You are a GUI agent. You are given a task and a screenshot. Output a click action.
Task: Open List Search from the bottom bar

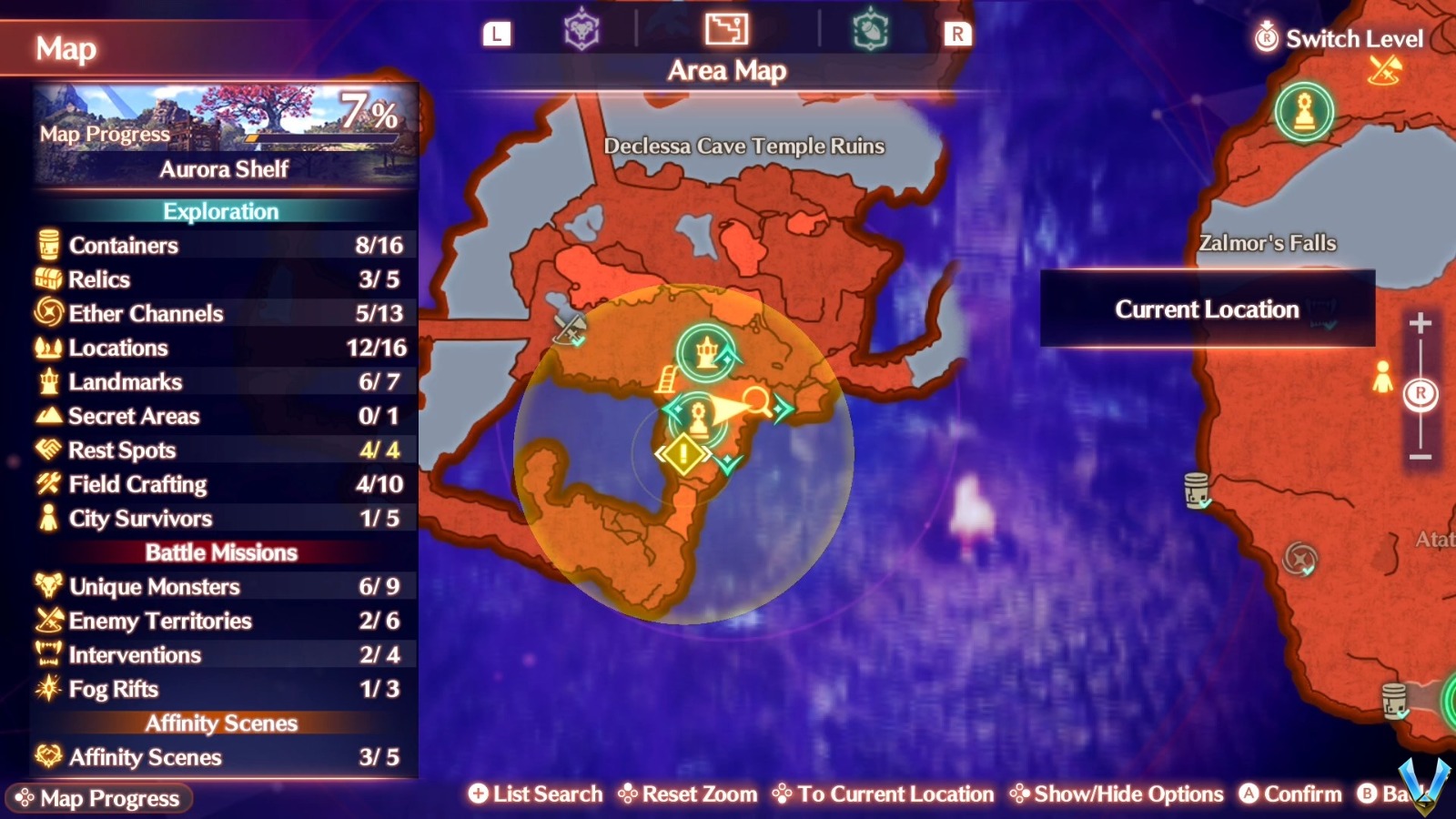pyautogui.click(x=535, y=794)
